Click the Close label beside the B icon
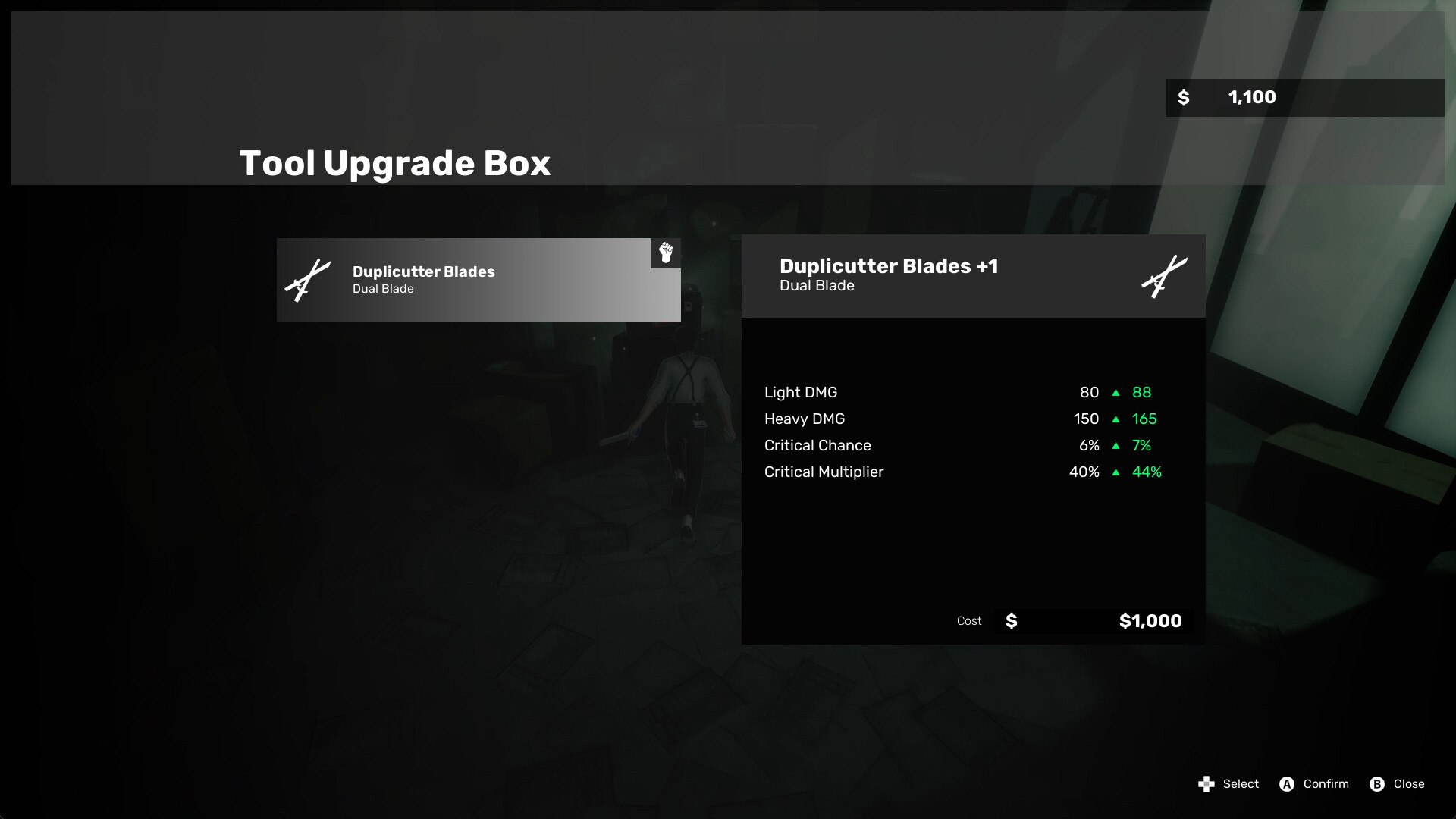1456x819 pixels. click(x=1409, y=784)
